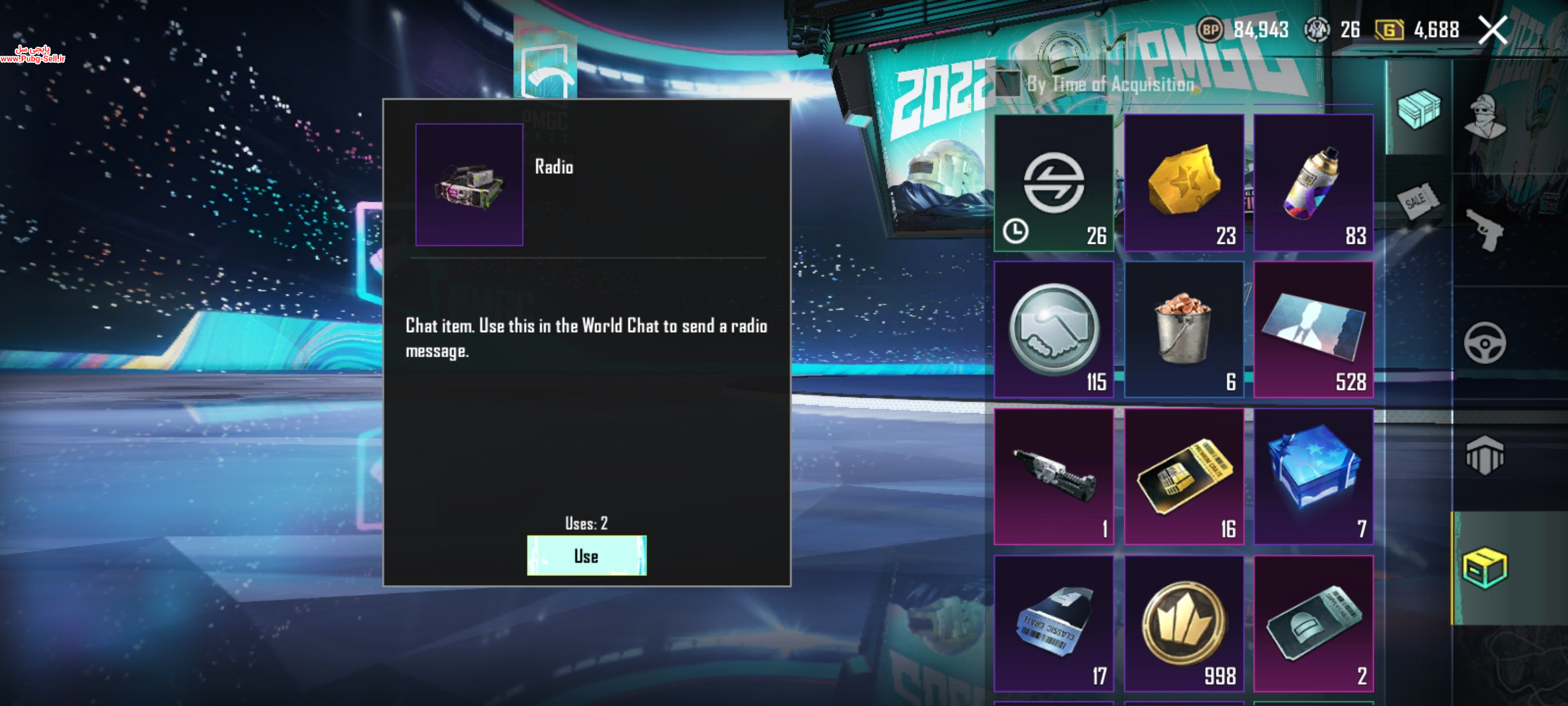Choose the silver handshake coin item
The width and height of the screenshot is (1568, 706).
click(1053, 329)
